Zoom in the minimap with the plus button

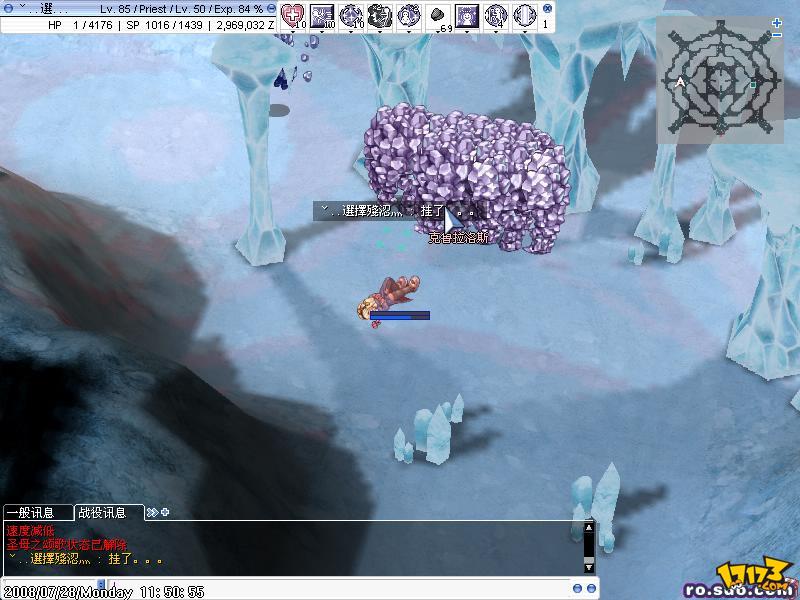pos(777,22)
